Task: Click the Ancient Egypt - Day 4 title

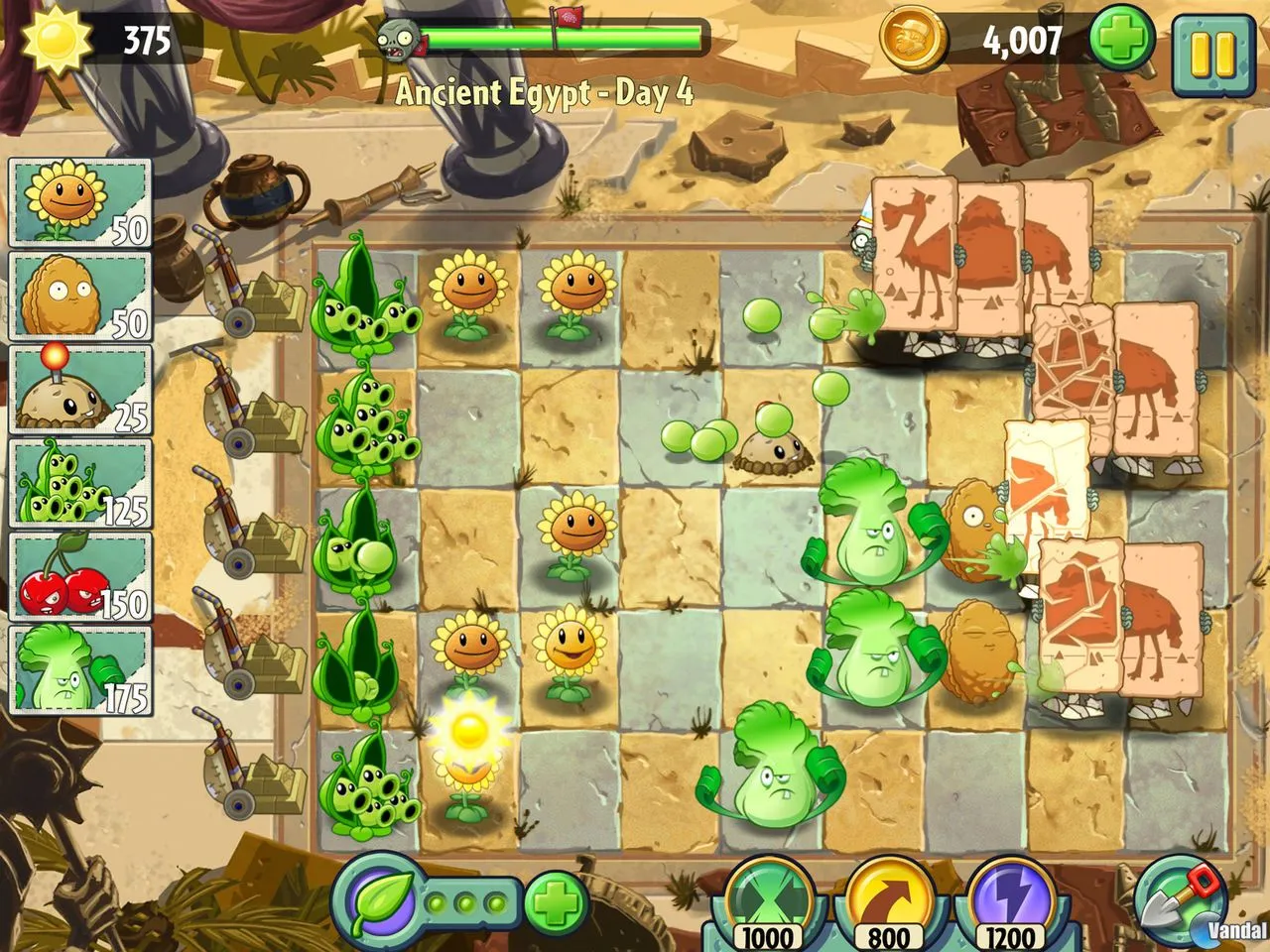Action: click(x=546, y=94)
